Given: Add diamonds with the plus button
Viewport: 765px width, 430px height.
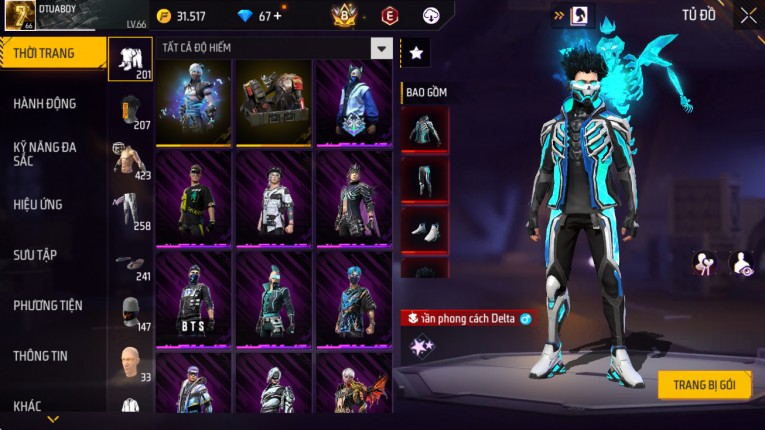Looking at the screenshot, I should point(277,16).
